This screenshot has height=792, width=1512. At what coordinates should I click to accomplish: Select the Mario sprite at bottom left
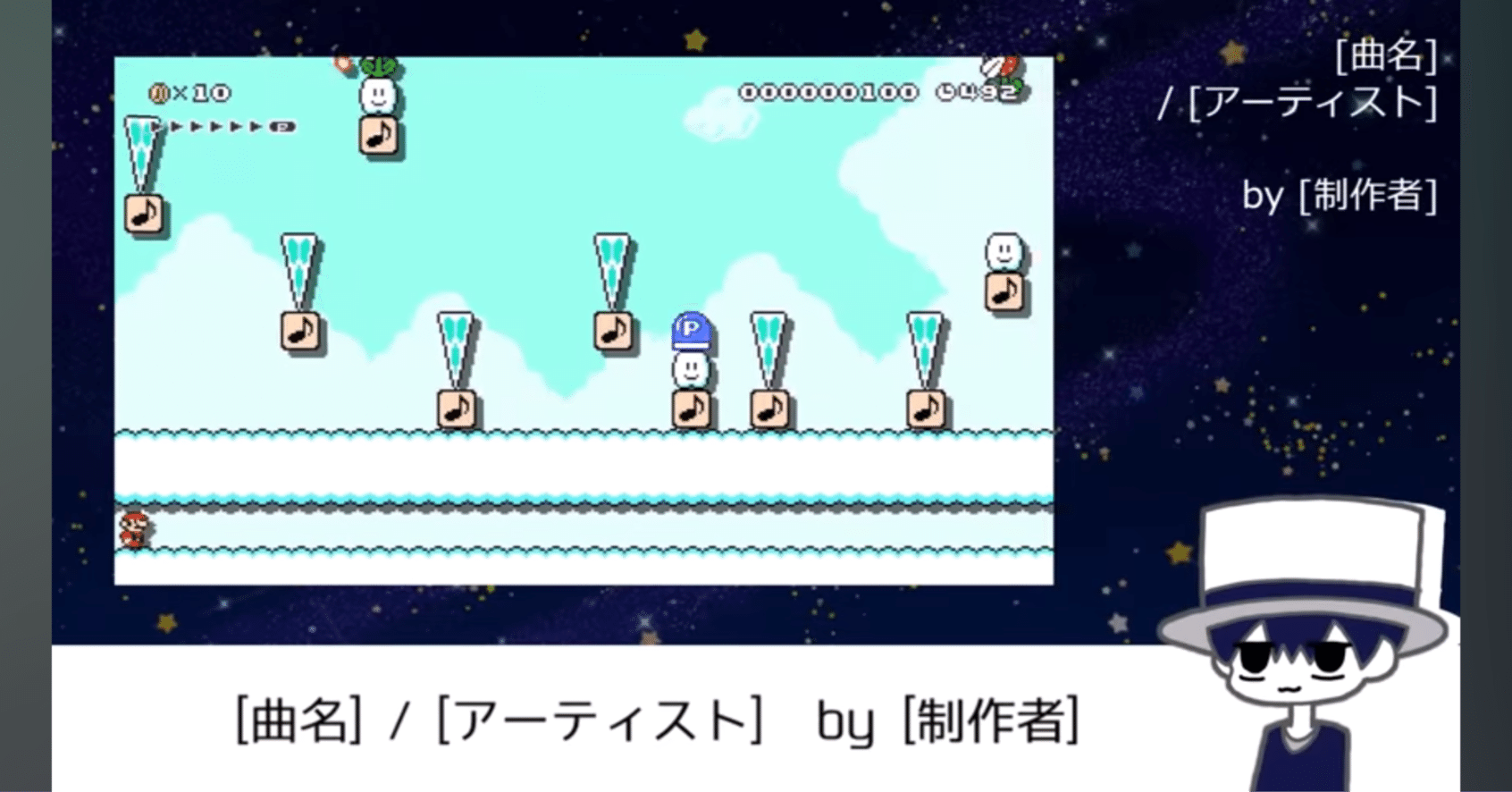pos(132,529)
